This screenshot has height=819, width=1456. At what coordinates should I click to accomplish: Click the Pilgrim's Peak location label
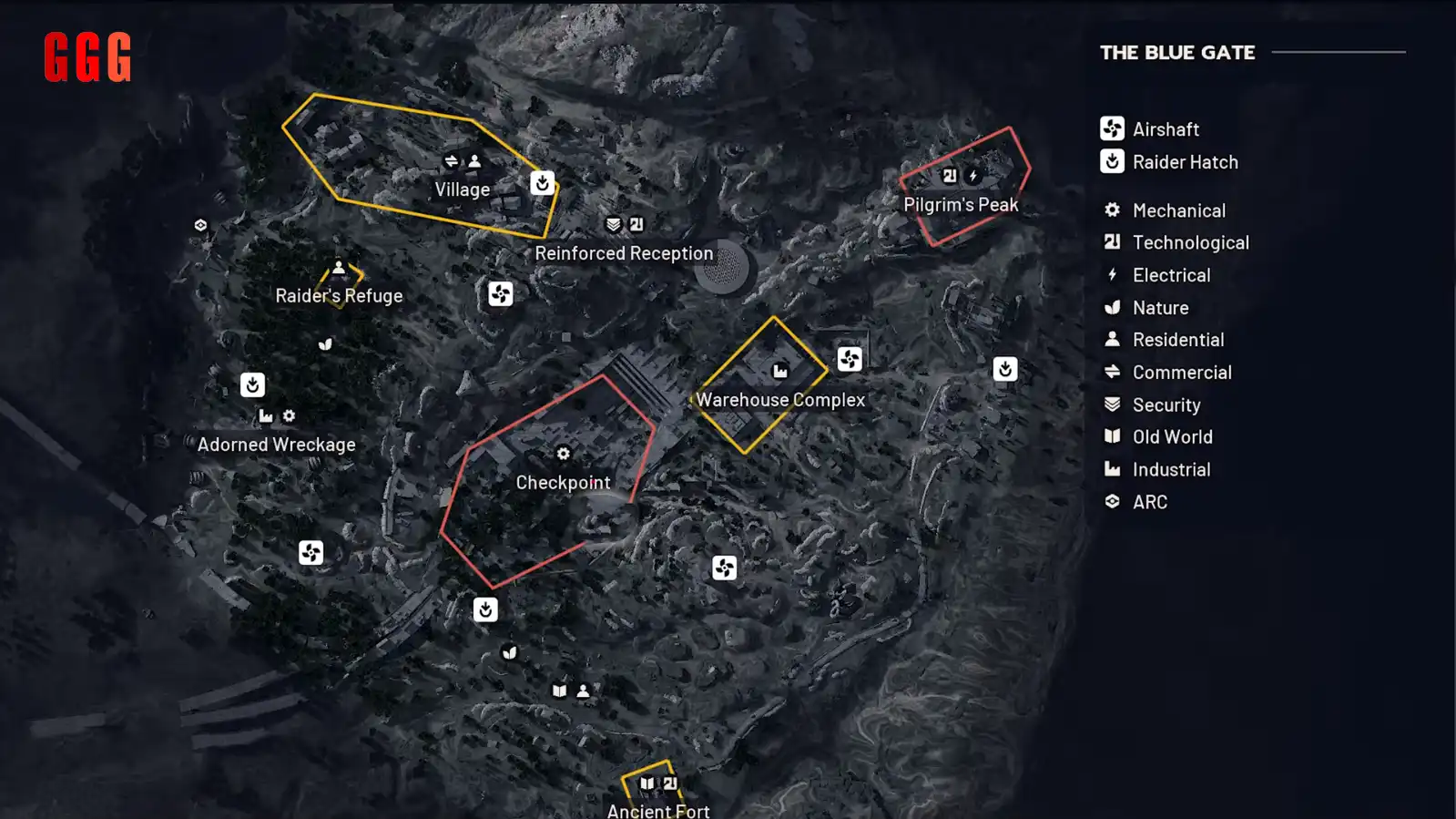pos(960,204)
